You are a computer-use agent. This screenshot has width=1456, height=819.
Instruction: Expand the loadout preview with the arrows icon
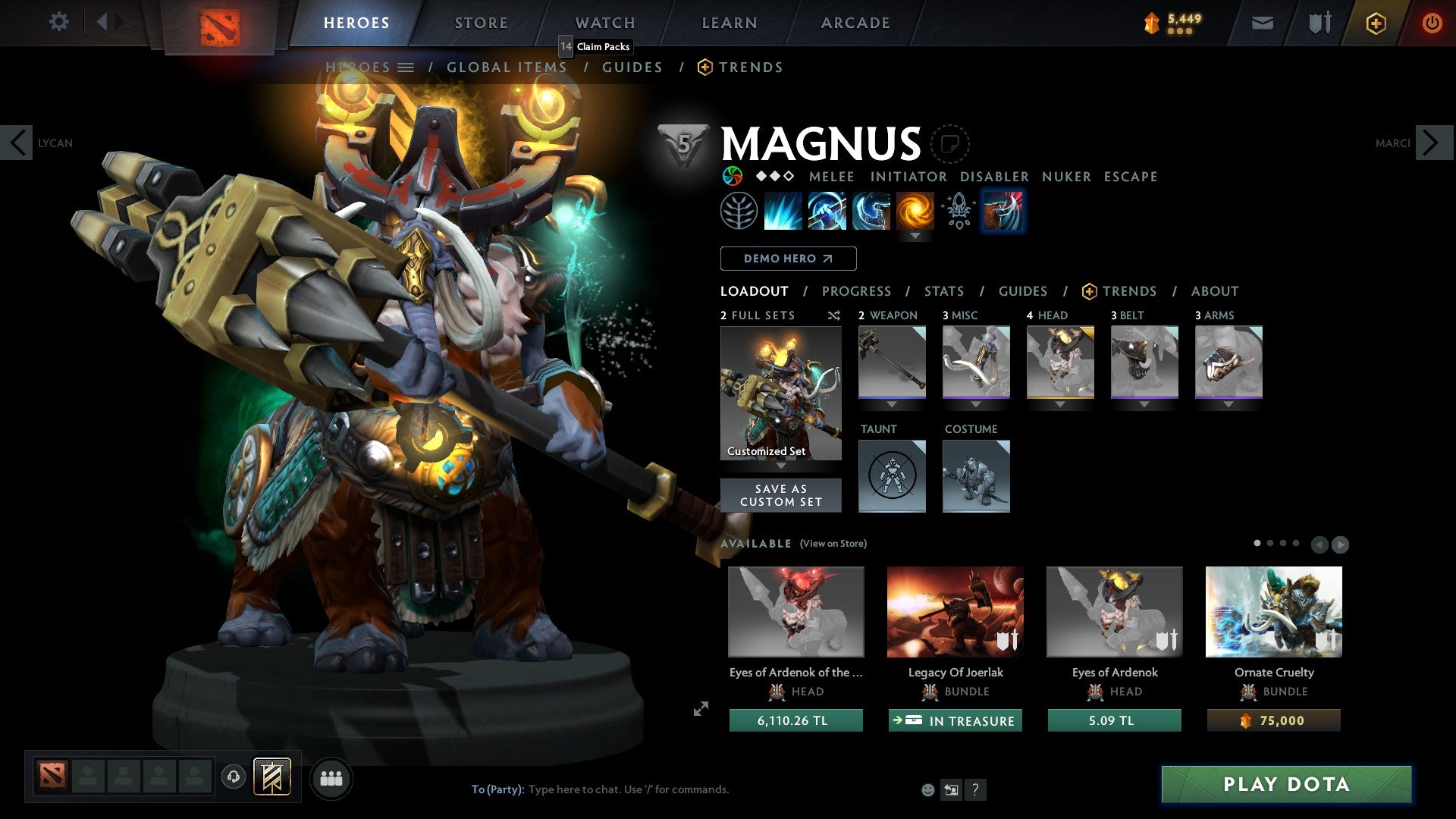click(700, 710)
